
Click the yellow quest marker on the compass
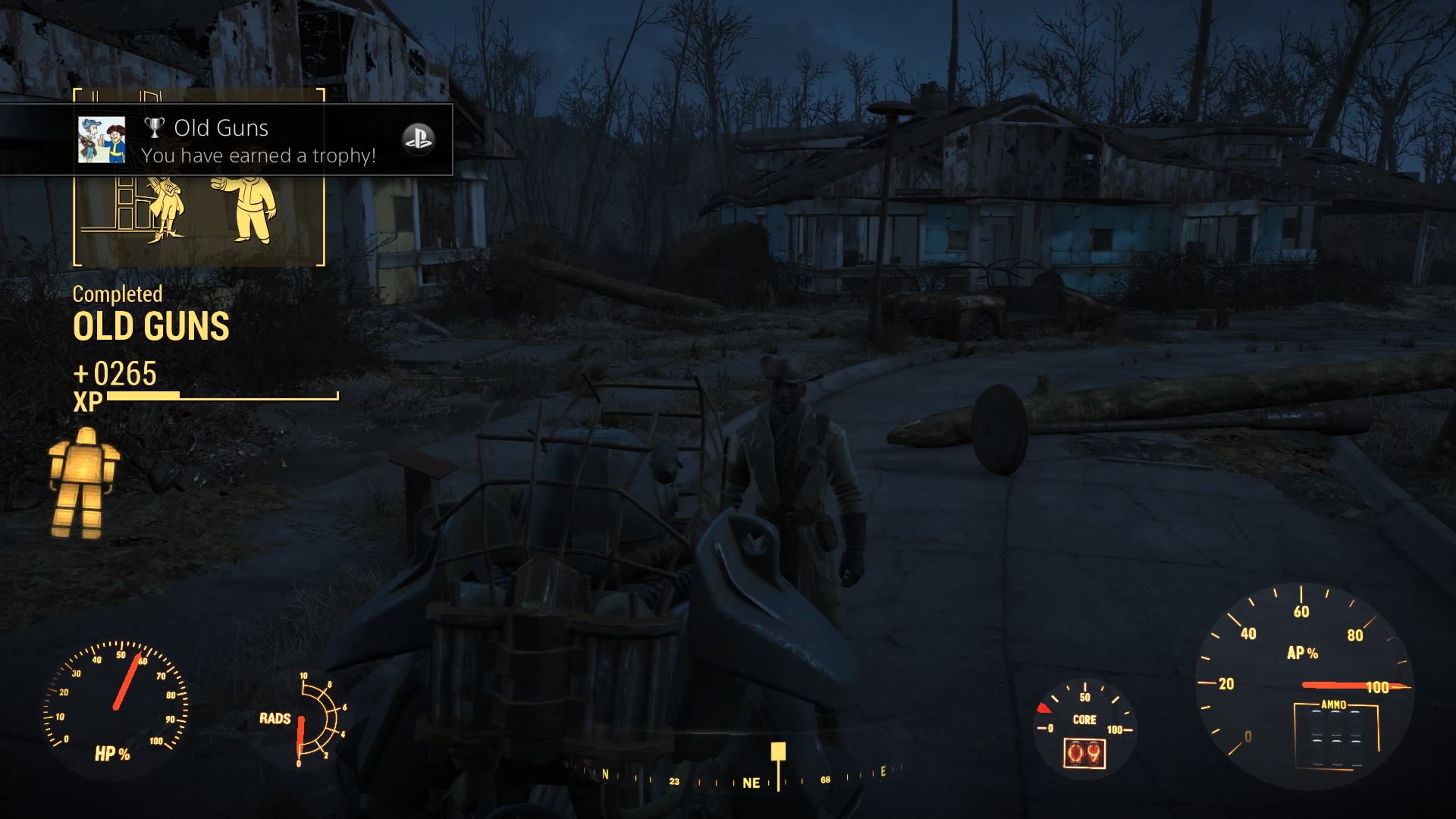pyautogui.click(x=778, y=752)
